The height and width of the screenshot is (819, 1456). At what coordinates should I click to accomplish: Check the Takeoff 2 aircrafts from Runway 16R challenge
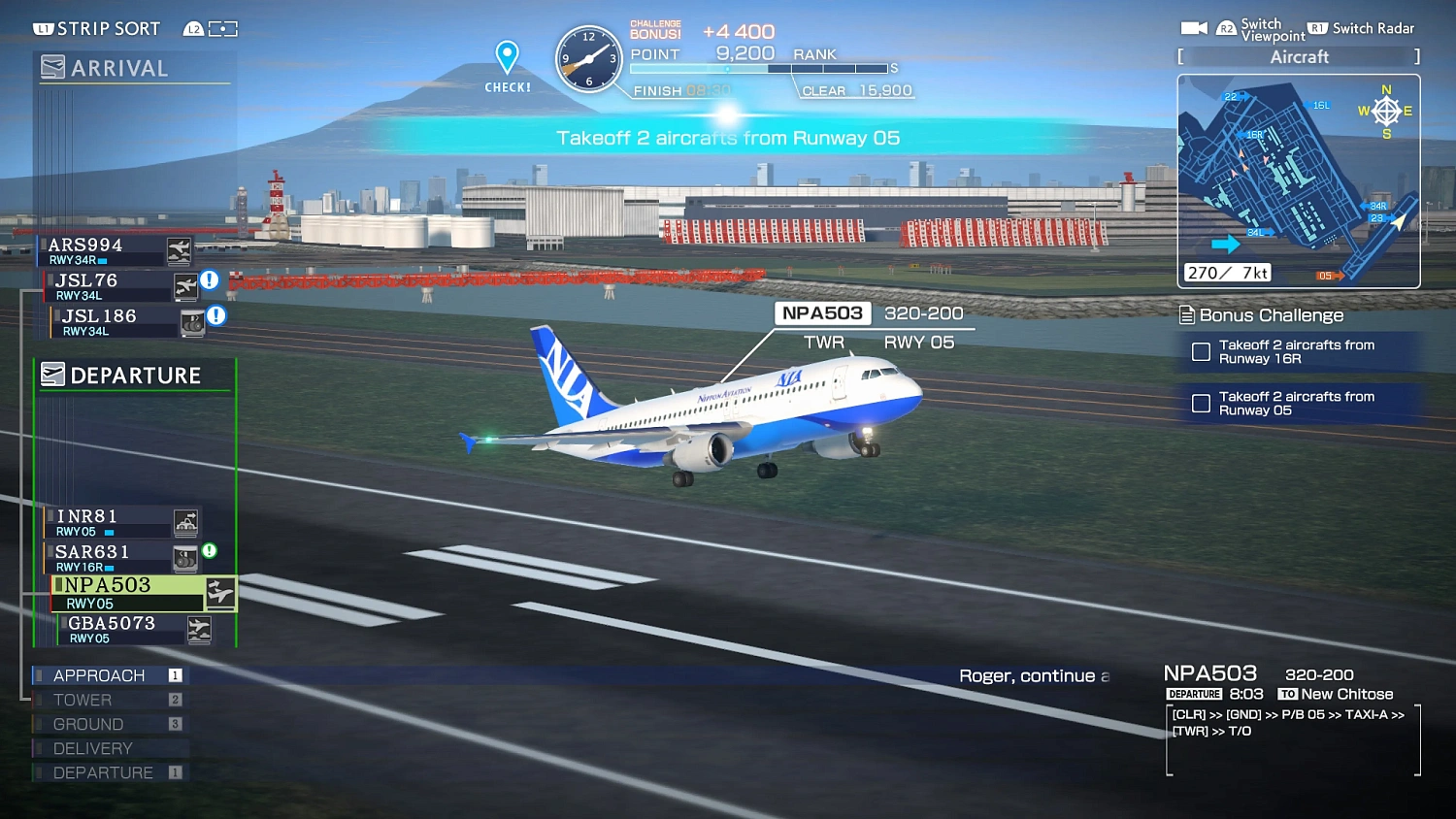[1201, 351]
